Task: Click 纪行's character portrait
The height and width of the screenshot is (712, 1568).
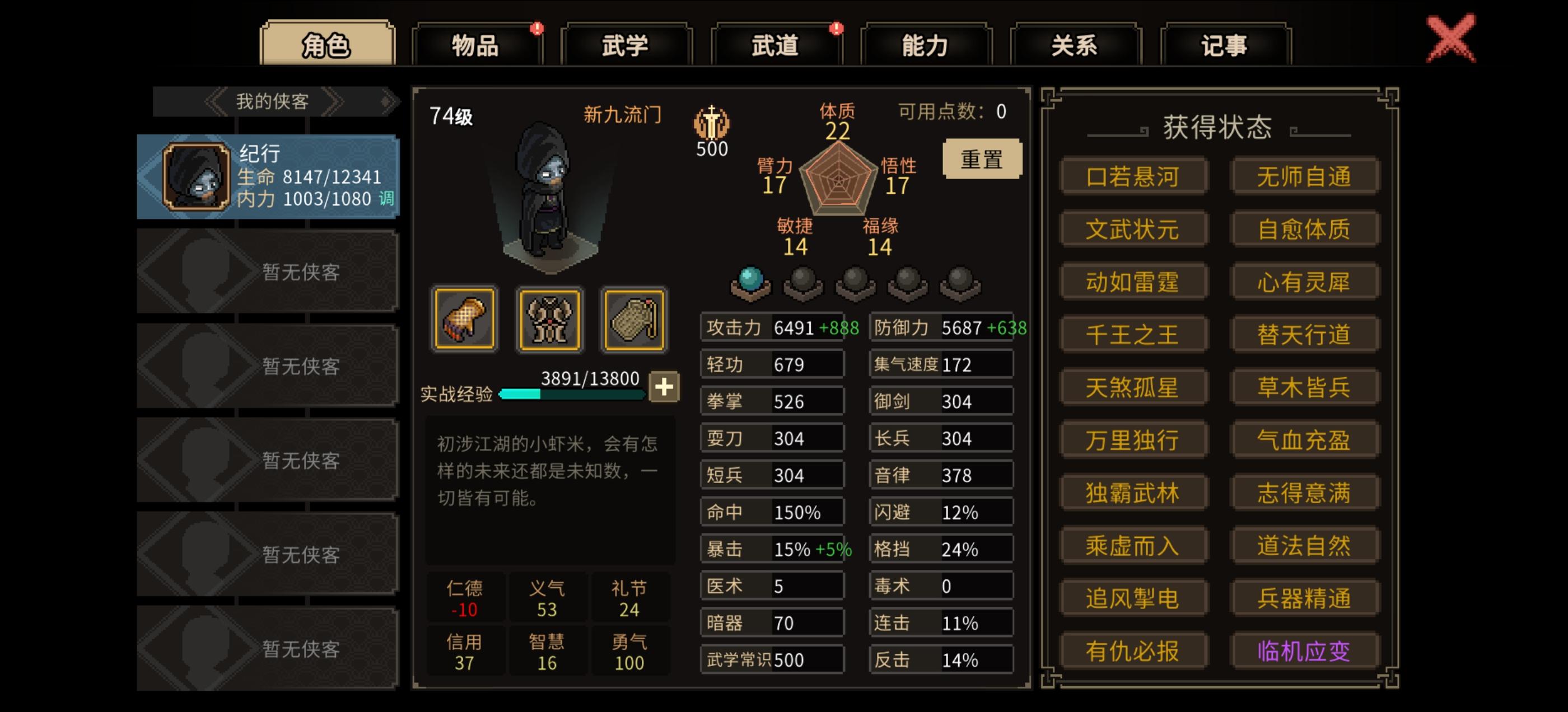Action: [196, 176]
